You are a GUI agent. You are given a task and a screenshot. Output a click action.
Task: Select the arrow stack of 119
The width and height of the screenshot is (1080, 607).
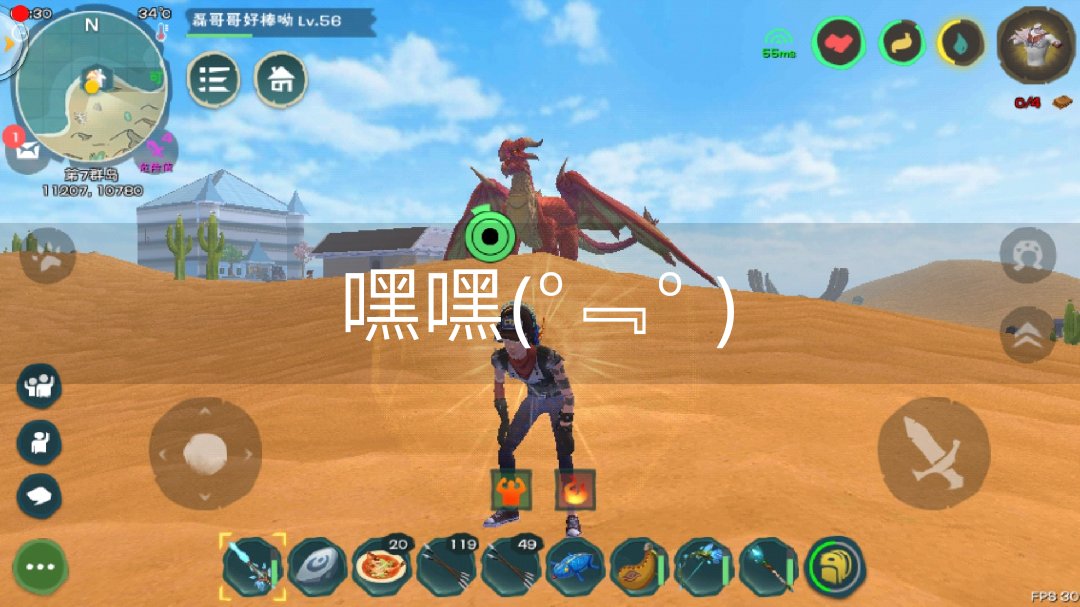[446, 567]
